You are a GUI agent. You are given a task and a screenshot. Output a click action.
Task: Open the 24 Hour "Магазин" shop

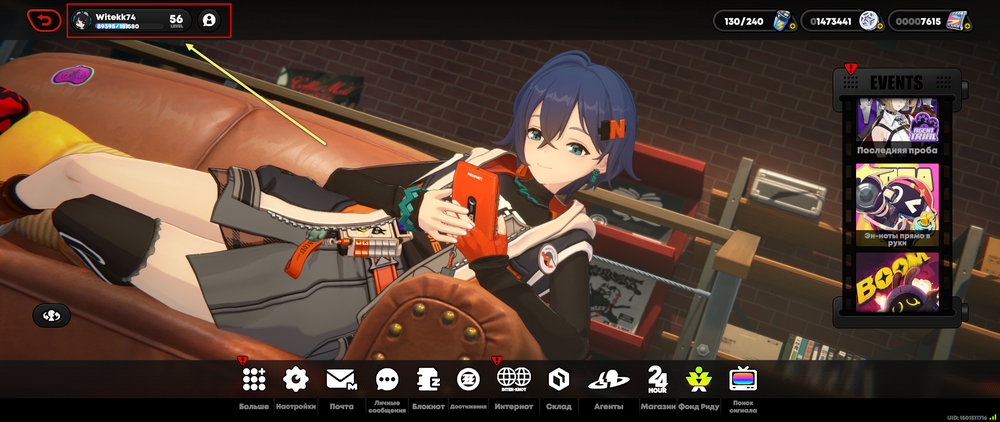click(x=657, y=379)
